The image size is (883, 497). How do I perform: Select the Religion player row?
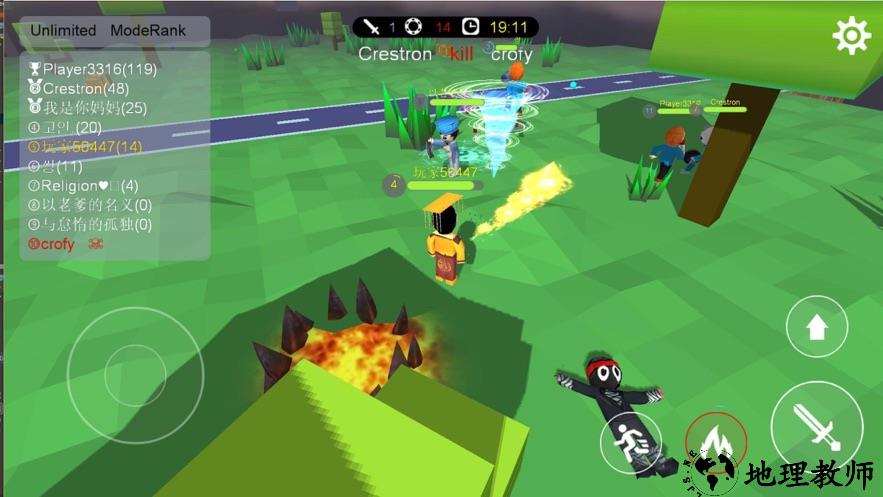pos(83,185)
